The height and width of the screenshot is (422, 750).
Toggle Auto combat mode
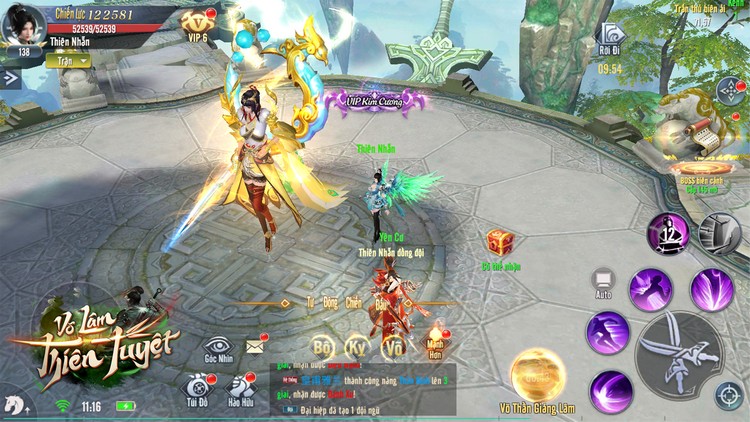point(603,283)
